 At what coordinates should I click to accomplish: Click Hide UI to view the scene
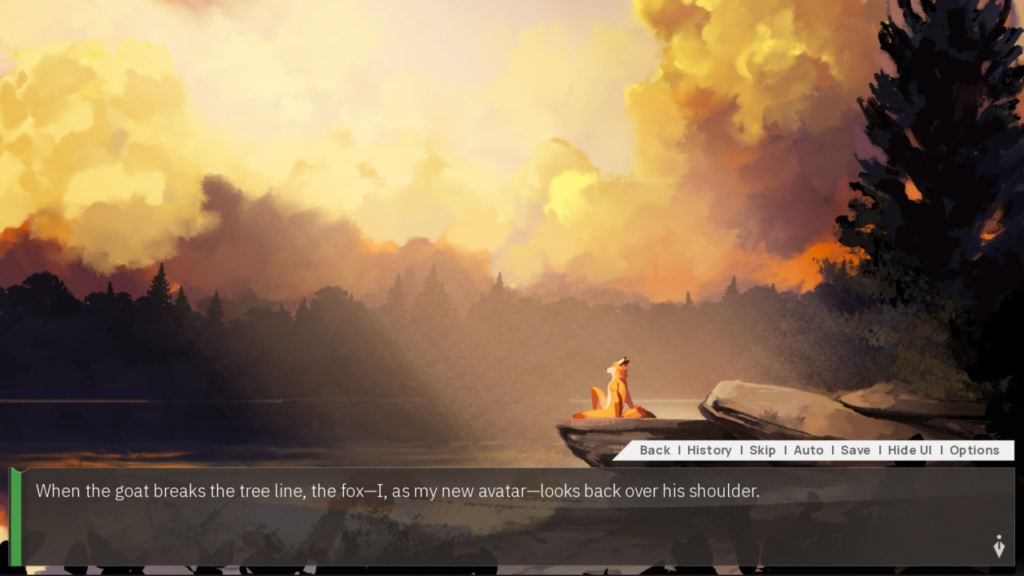click(909, 450)
